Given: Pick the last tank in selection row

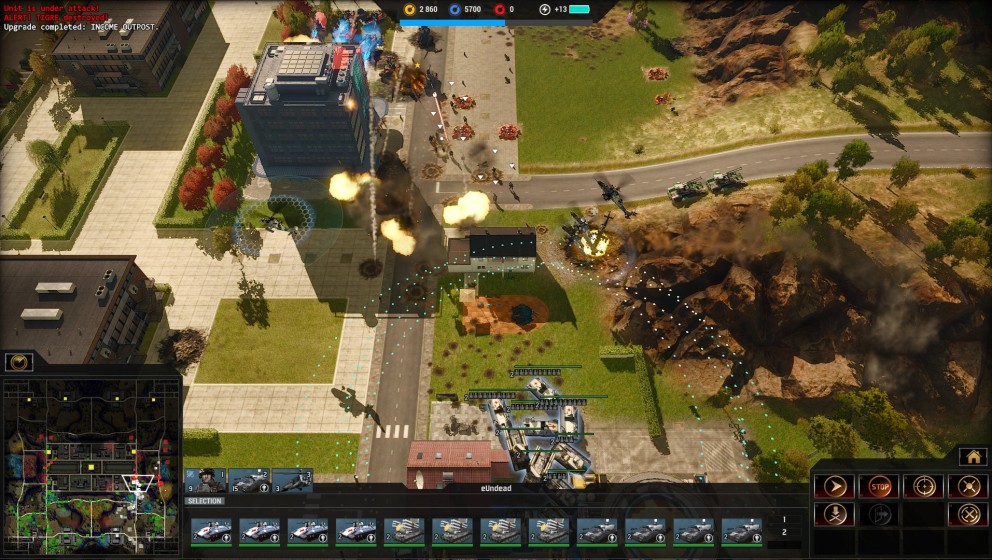Looking at the screenshot, I should (741, 530).
